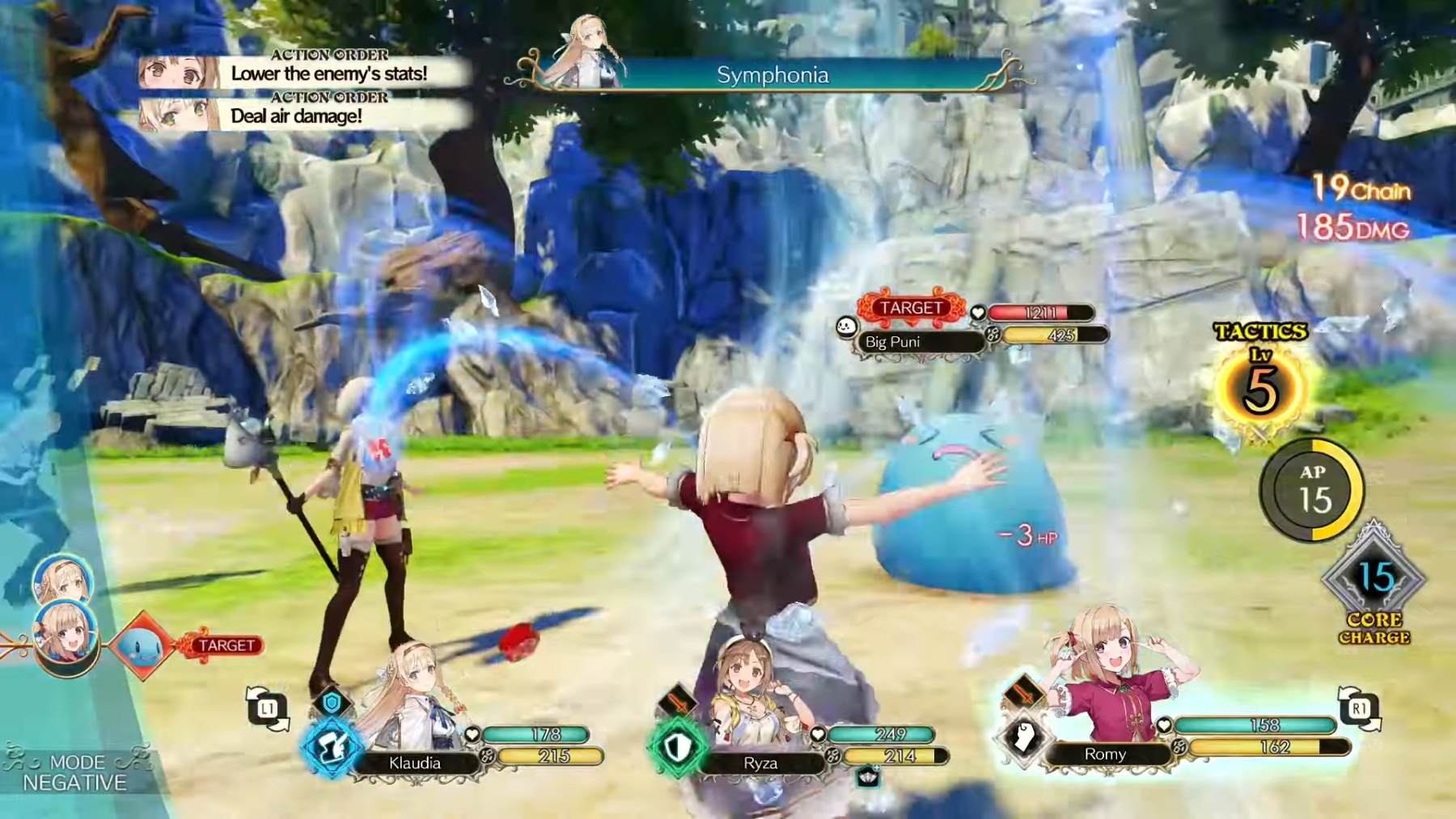Image resolution: width=1456 pixels, height=819 pixels.
Task: Click the blue puni turn-order icon
Action: tap(143, 645)
